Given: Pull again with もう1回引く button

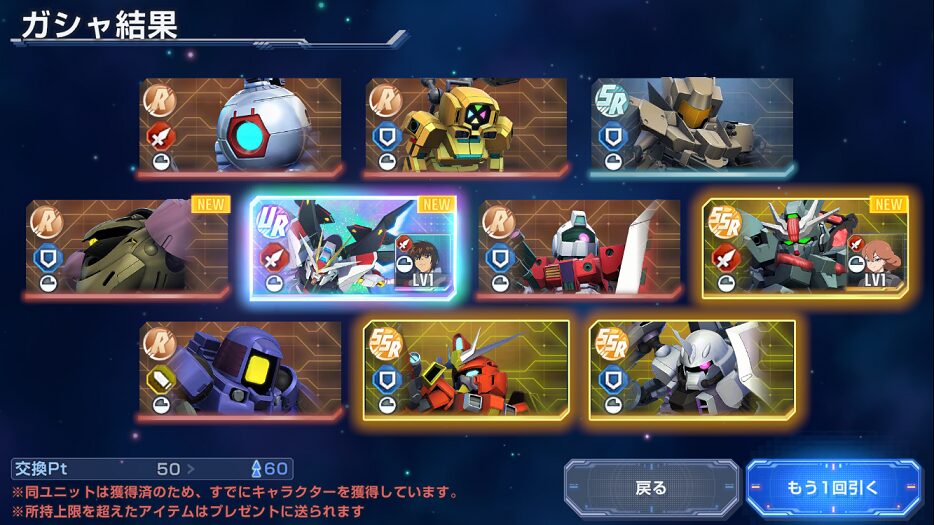Looking at the screenshot, I should tap(832, 488).
